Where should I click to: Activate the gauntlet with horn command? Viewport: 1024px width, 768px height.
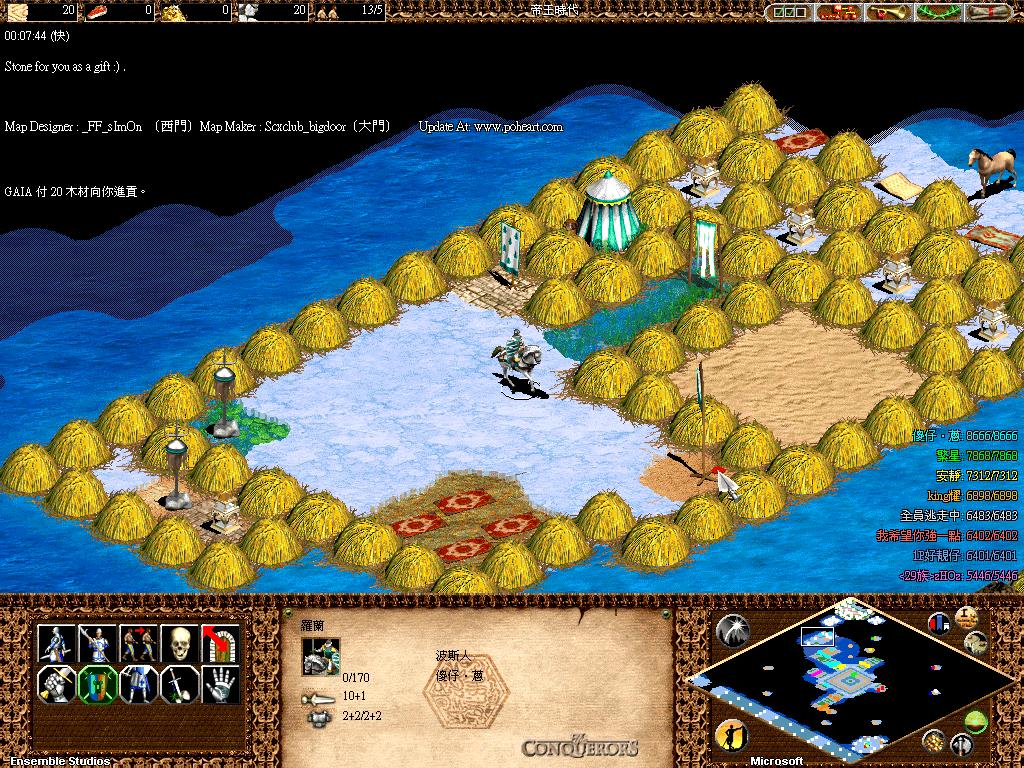57,685
